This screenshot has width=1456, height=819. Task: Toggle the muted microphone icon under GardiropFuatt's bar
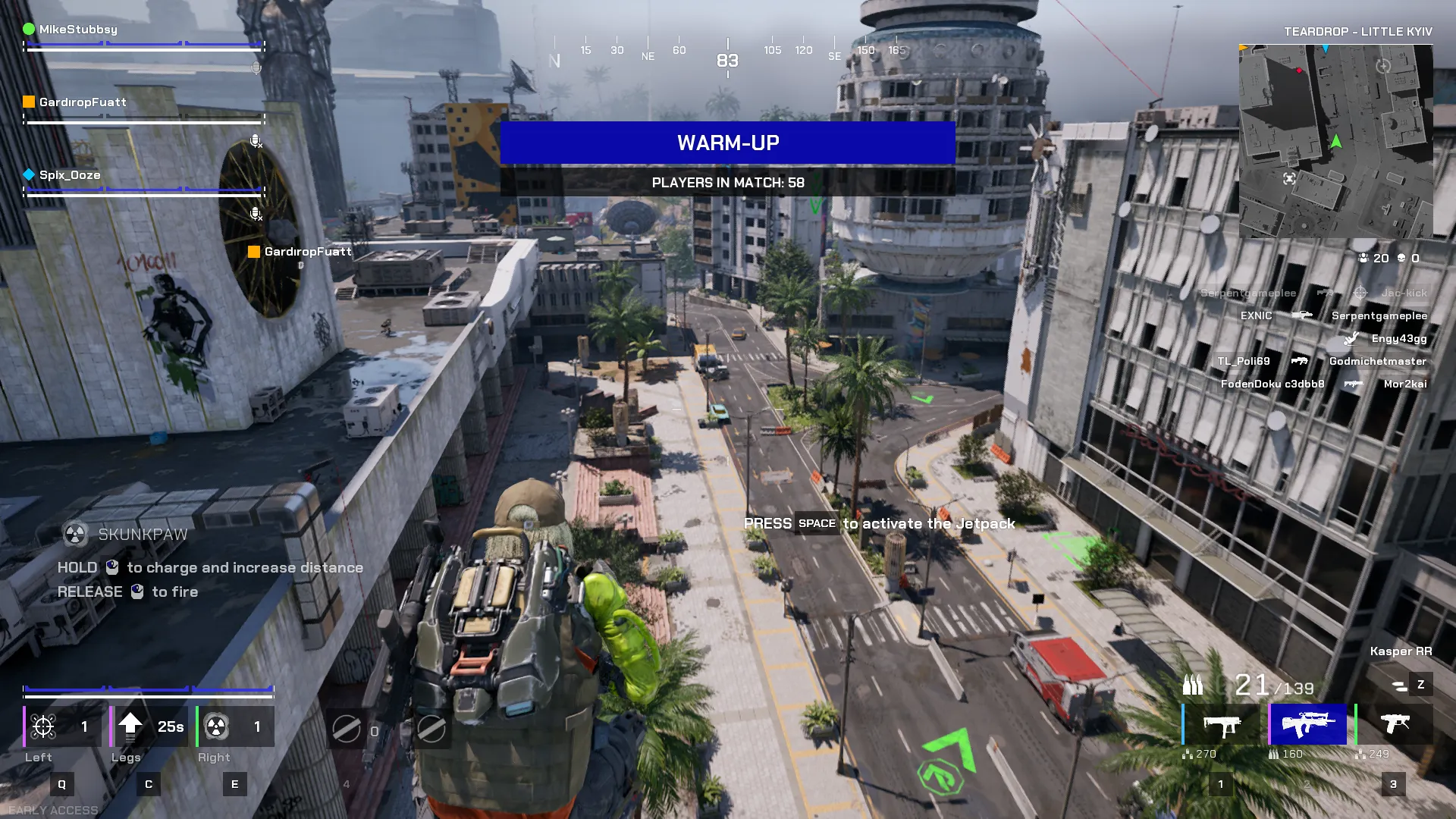pos(256,141)
